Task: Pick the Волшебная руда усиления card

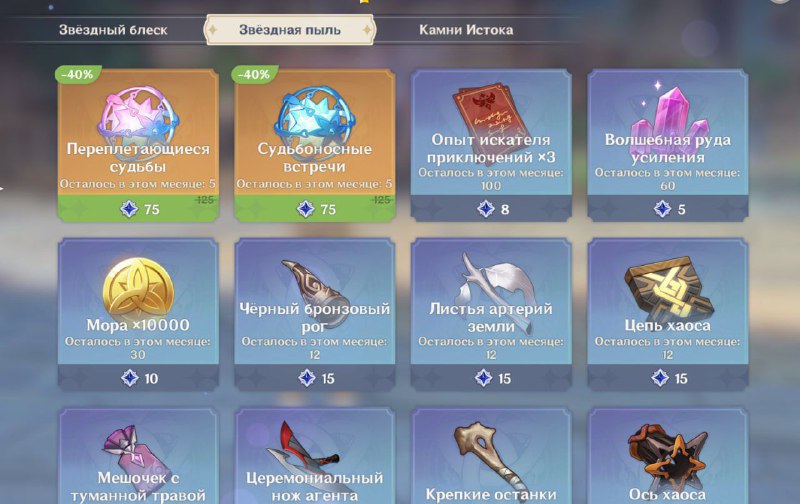Action: 667,145
